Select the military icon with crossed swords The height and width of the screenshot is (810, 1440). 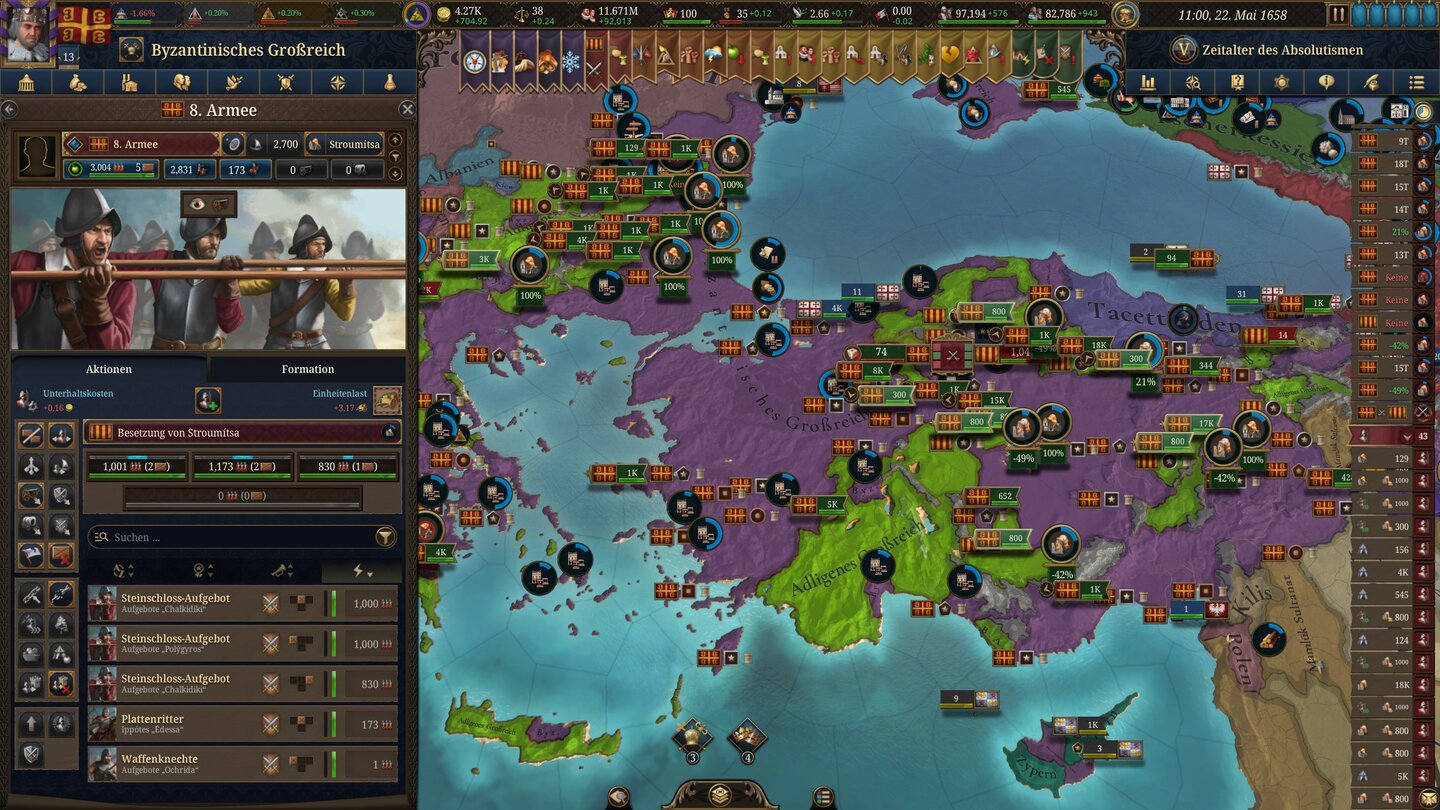287,82
